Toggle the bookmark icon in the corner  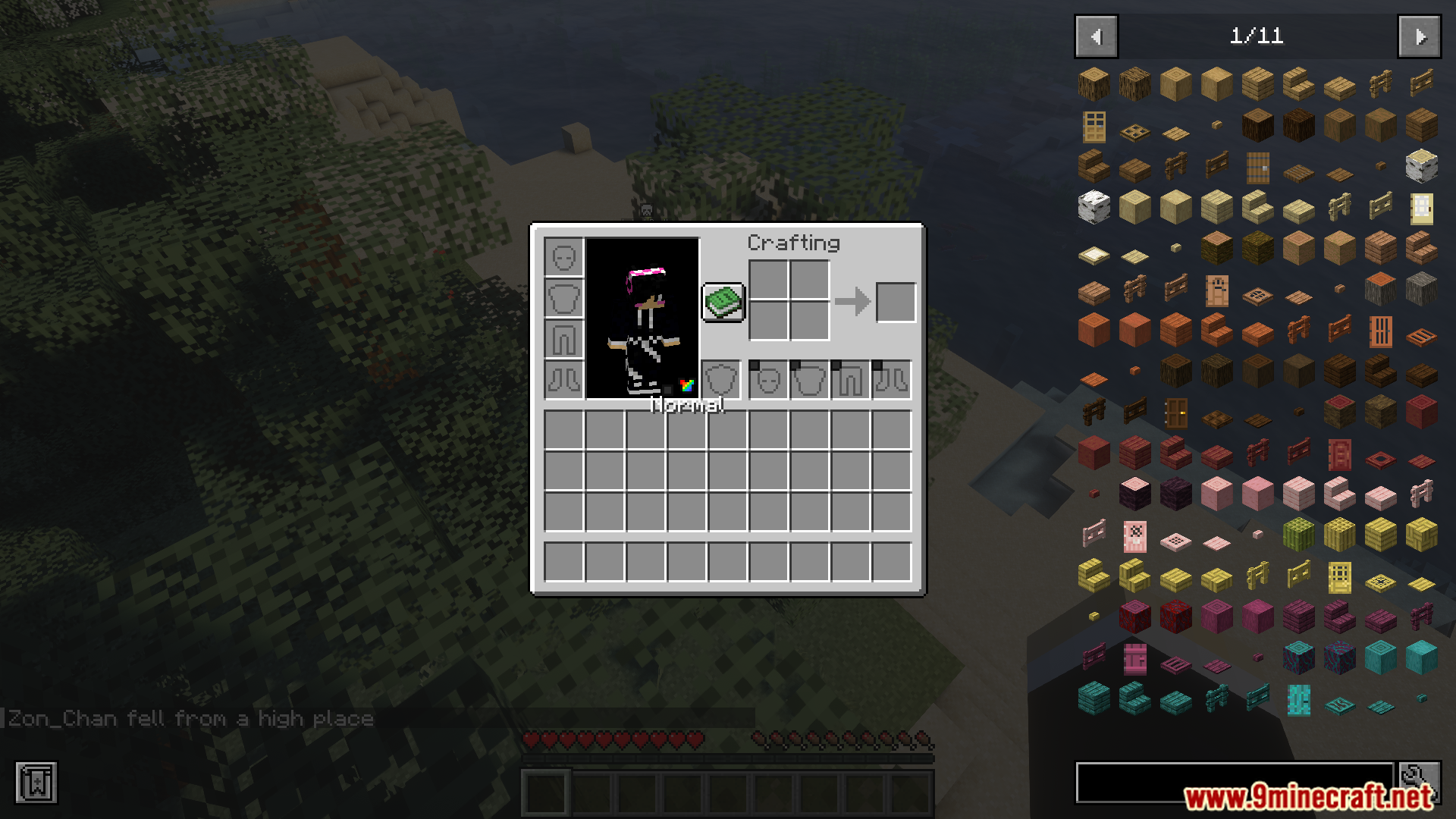coord(36,783)
